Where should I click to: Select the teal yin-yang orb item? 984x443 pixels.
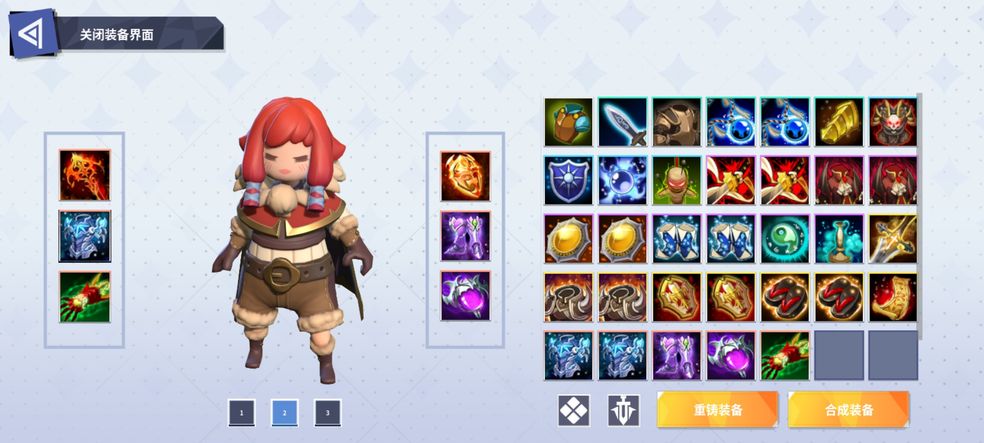(785, 239)
